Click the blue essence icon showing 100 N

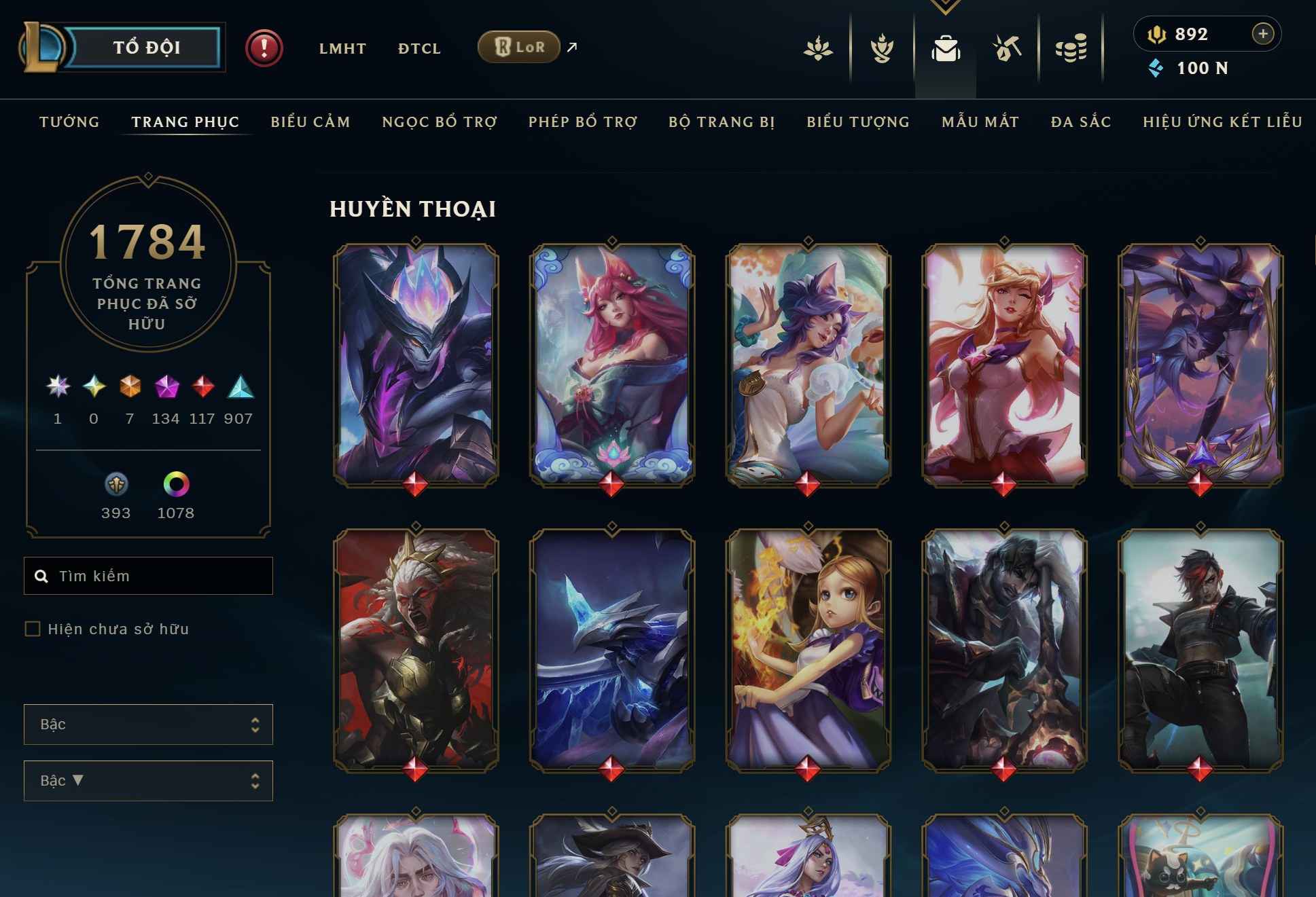click(1155, 67)
